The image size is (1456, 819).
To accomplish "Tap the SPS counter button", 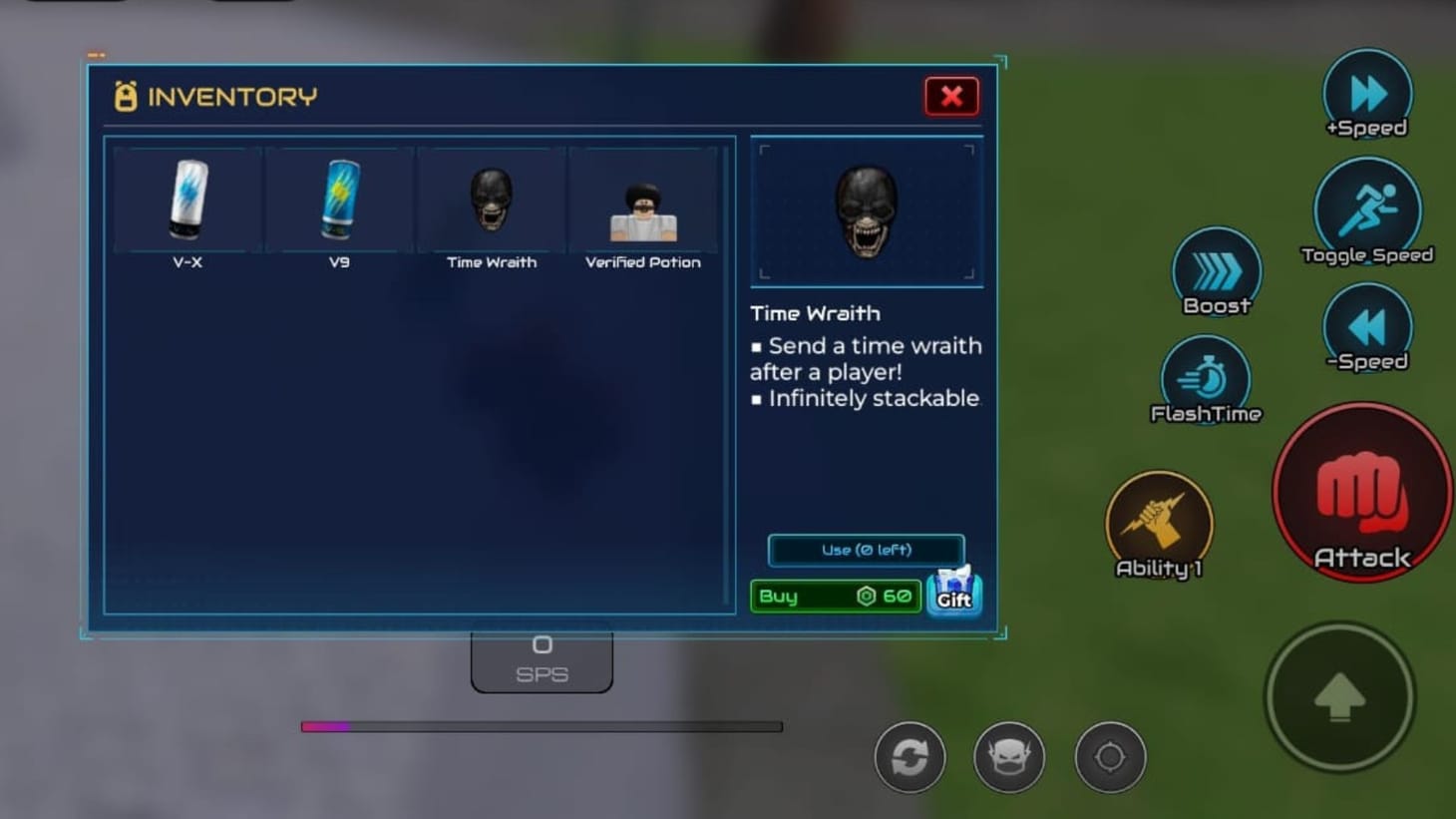I will click(542, 658).
